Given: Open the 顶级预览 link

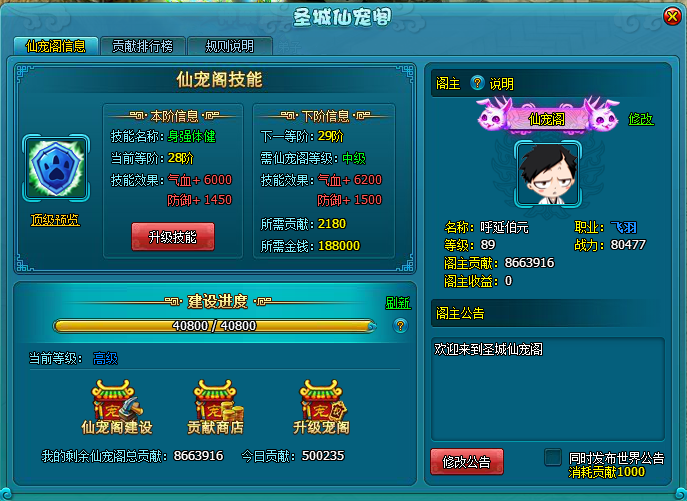Looking at the screenshot, I should [x=55, y=220].
